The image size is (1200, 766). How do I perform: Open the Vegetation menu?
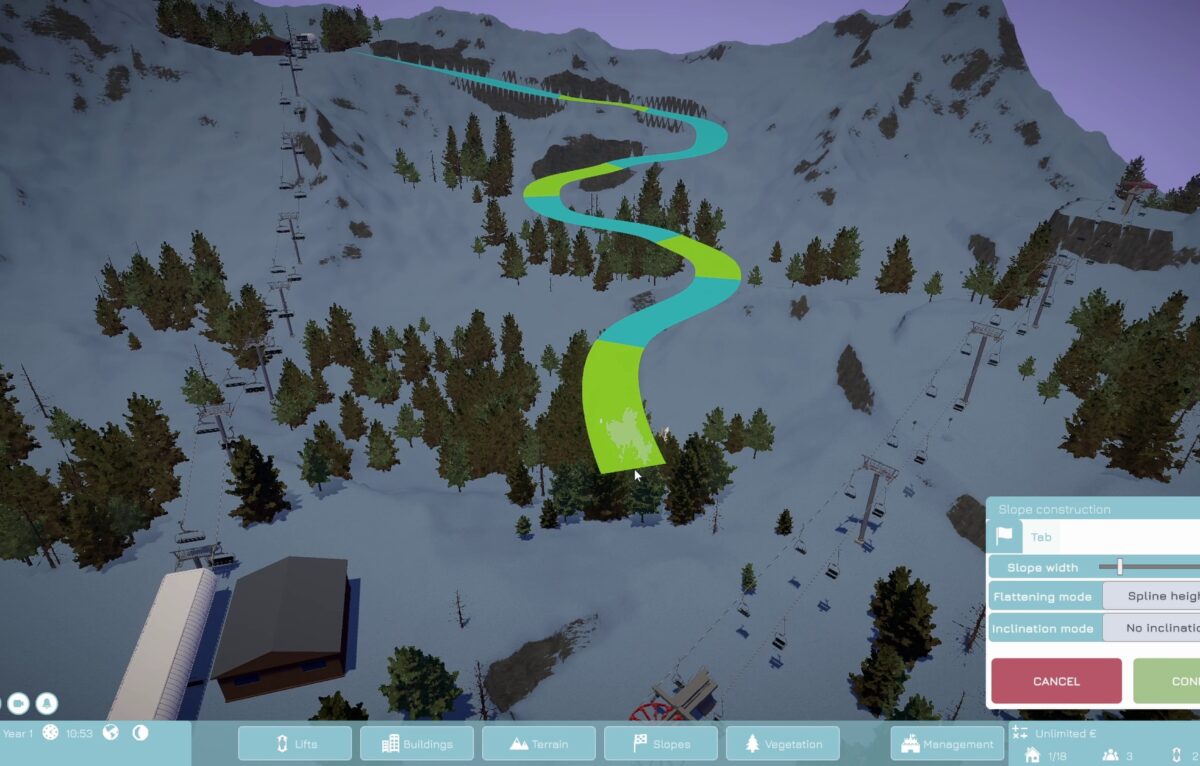[783, 743]
